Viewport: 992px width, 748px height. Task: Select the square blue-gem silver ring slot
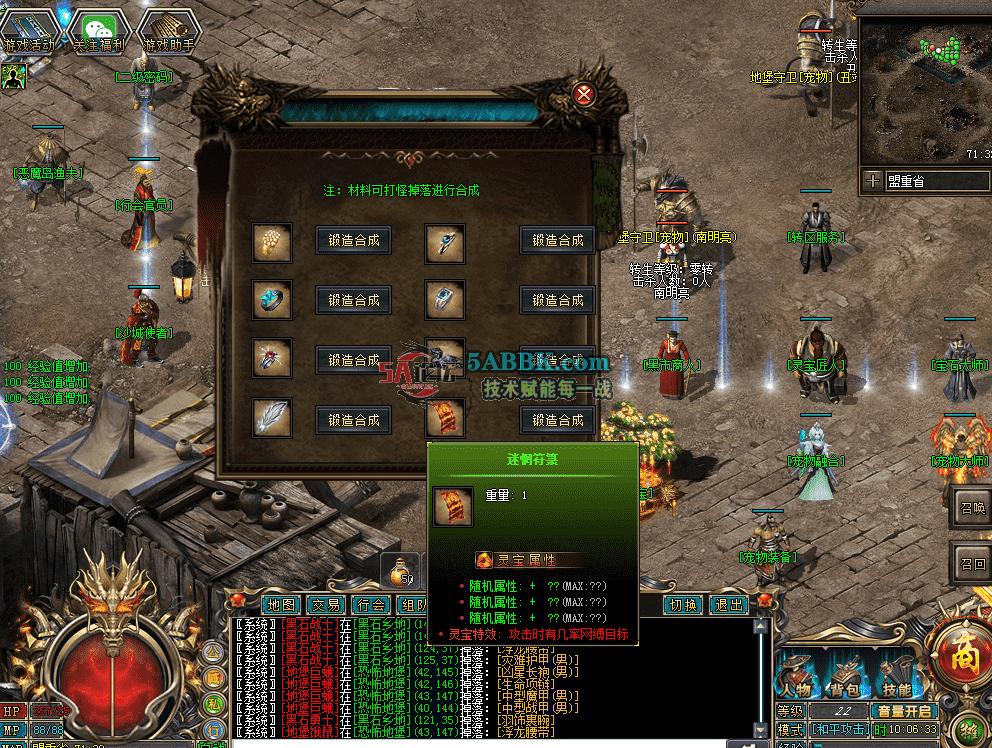(x=445, y=299)
